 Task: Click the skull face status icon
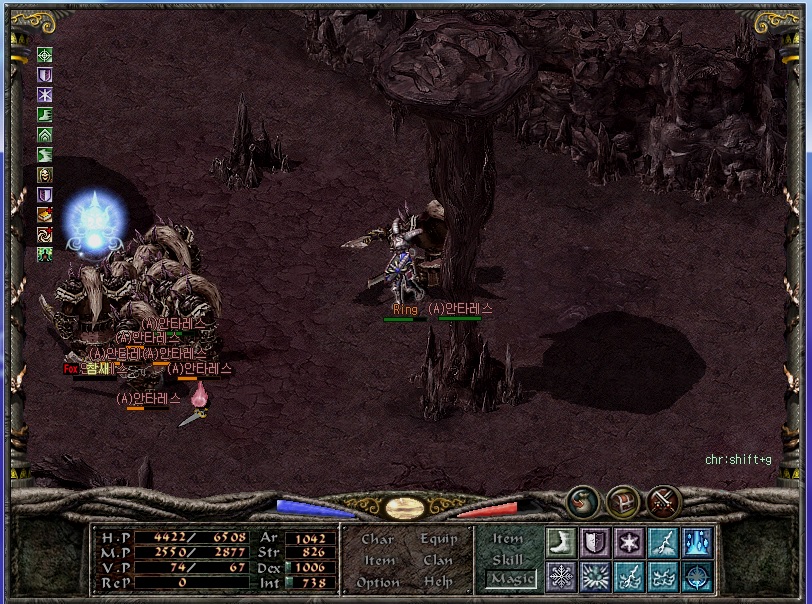[45, 175]
